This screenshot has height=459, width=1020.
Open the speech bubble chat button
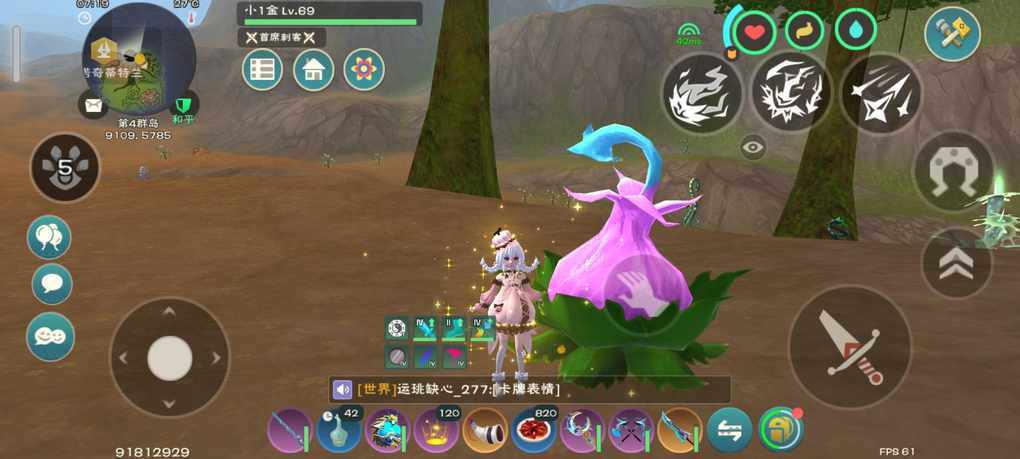coord(52,284)
